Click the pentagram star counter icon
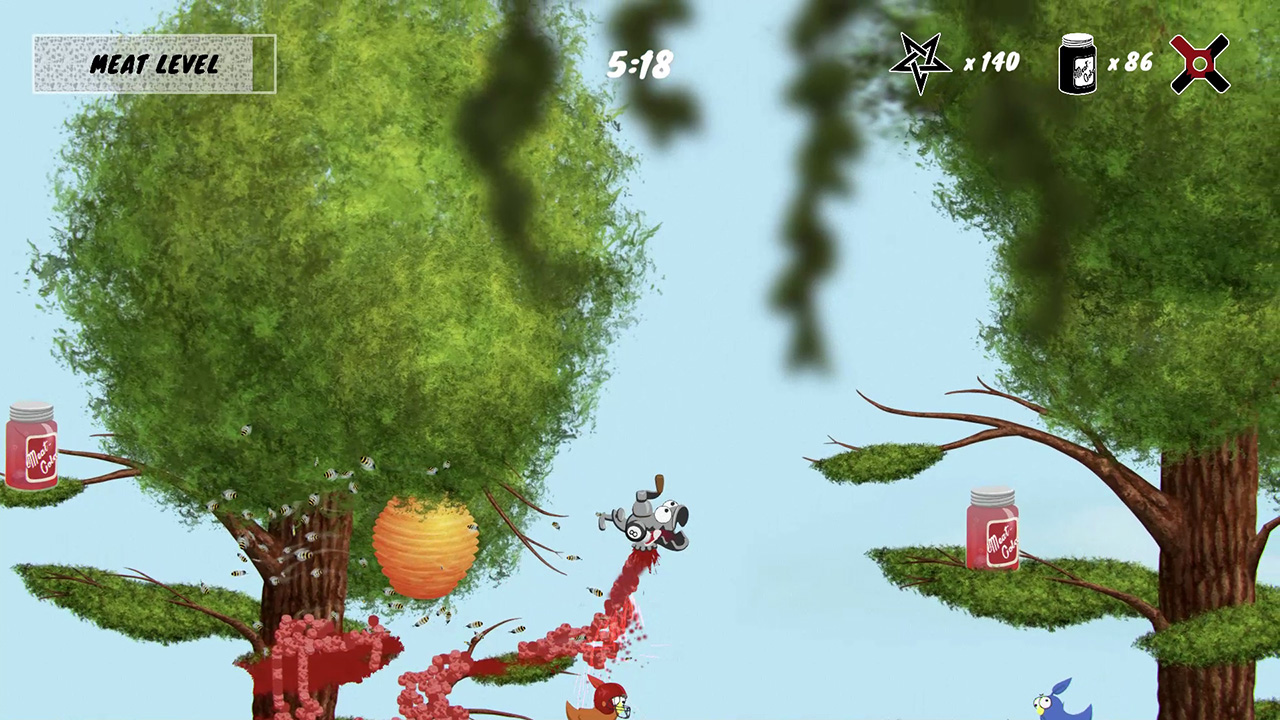 click(920, 62)
